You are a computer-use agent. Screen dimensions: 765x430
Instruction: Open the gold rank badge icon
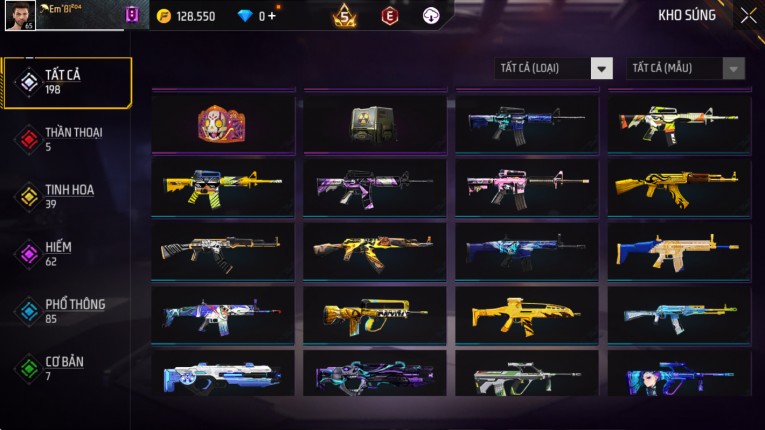[x=344, y=15]
